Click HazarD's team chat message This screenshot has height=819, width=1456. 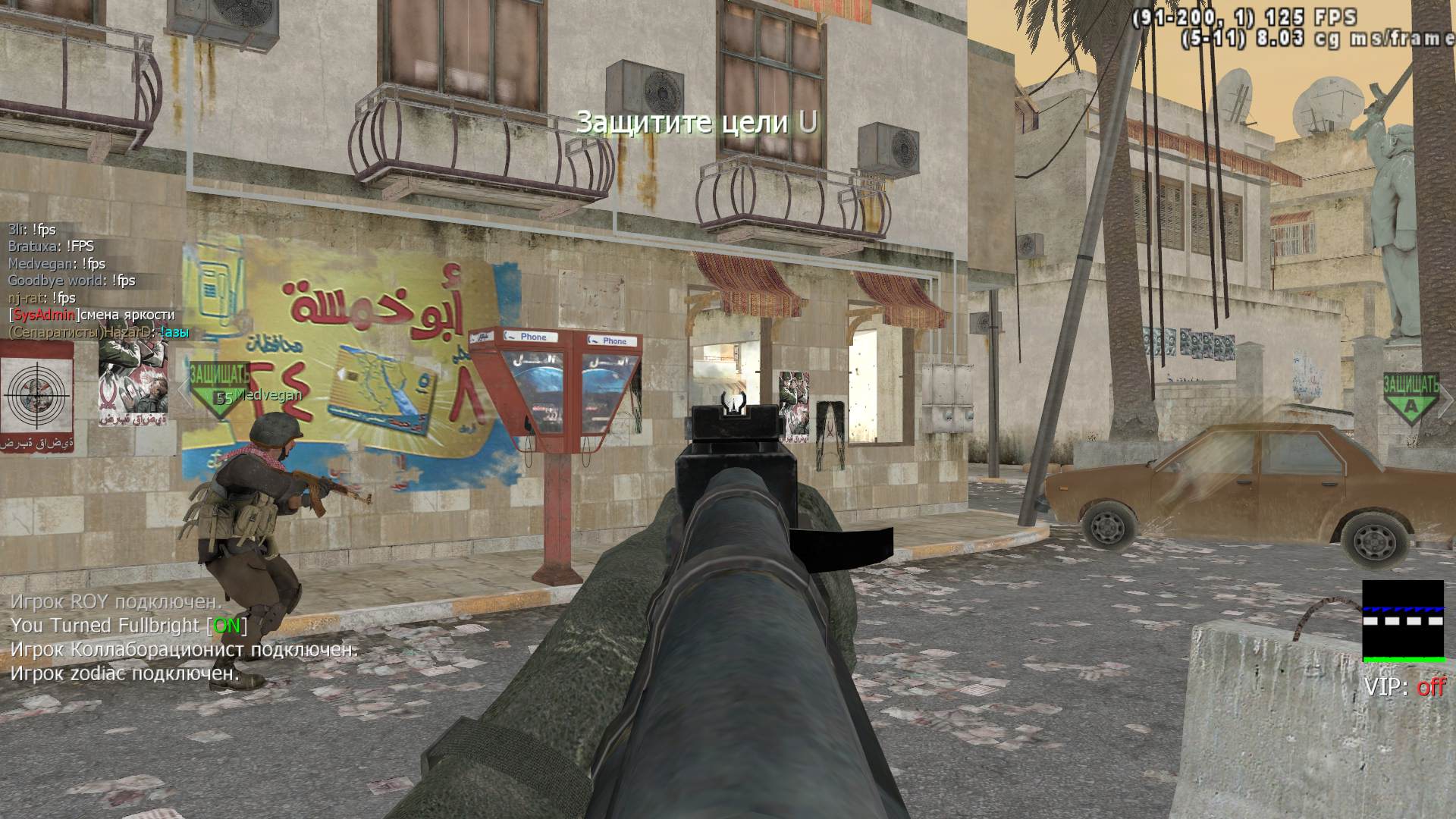pos(99,332)
